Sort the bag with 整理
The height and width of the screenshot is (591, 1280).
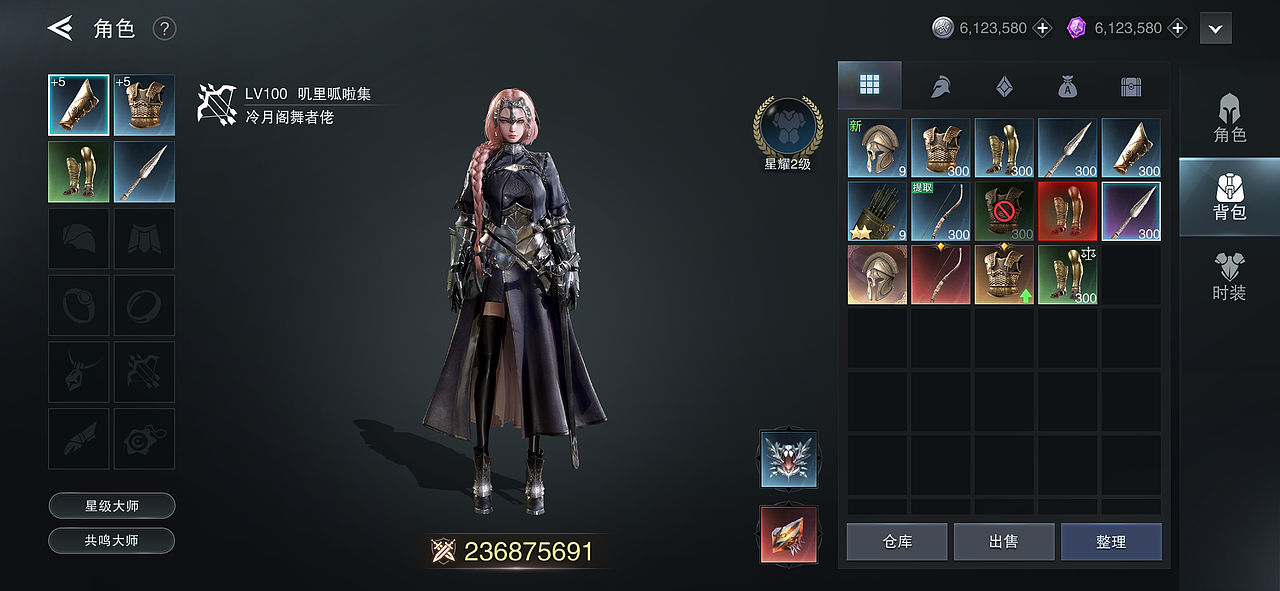pos(1111,542)
